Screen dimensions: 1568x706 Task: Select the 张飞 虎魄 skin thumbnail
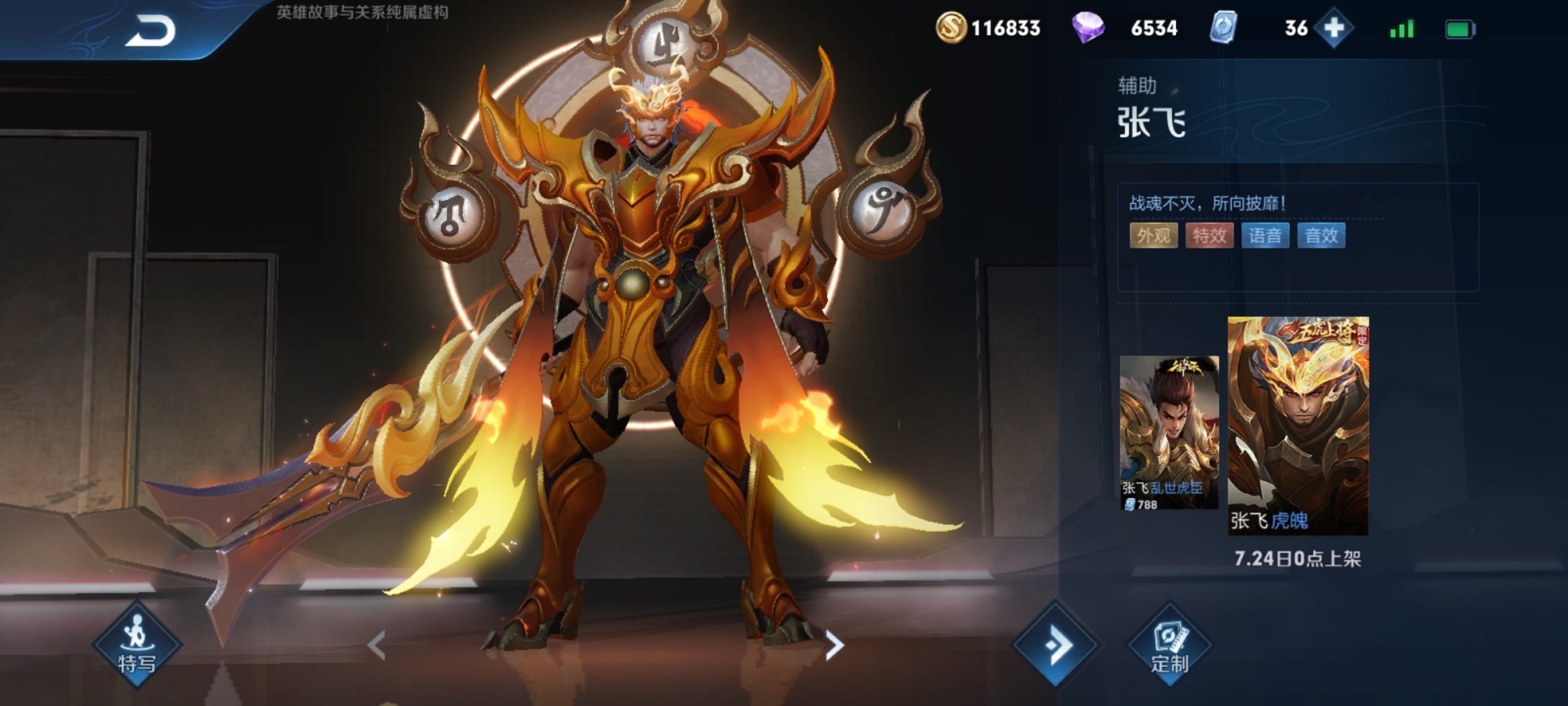[1298, 426]
